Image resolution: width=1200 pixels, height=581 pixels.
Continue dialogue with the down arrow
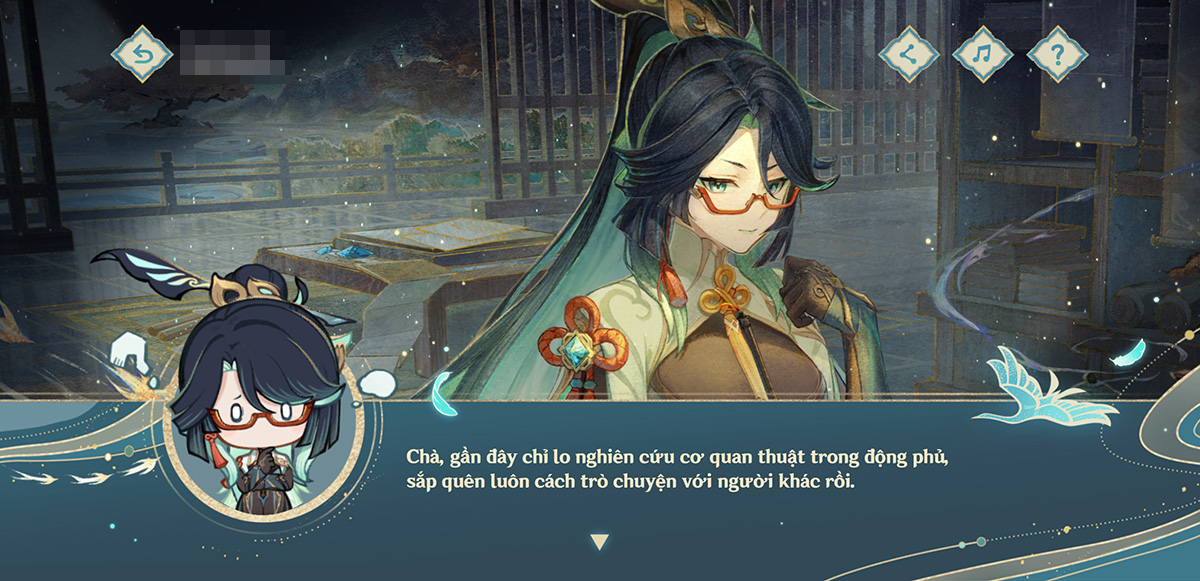pos(599,542)
